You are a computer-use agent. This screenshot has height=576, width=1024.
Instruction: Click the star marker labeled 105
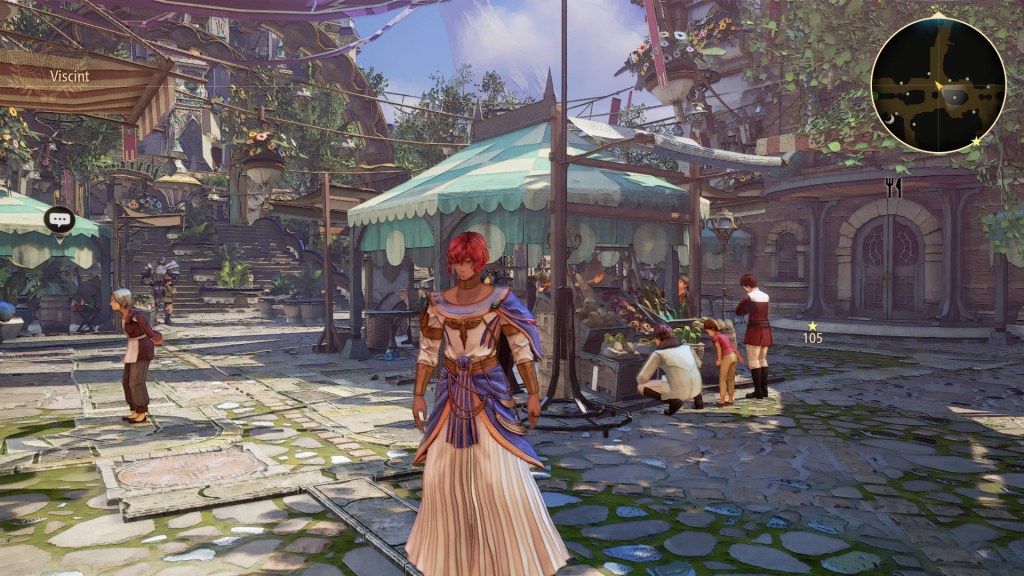point(813,326)
